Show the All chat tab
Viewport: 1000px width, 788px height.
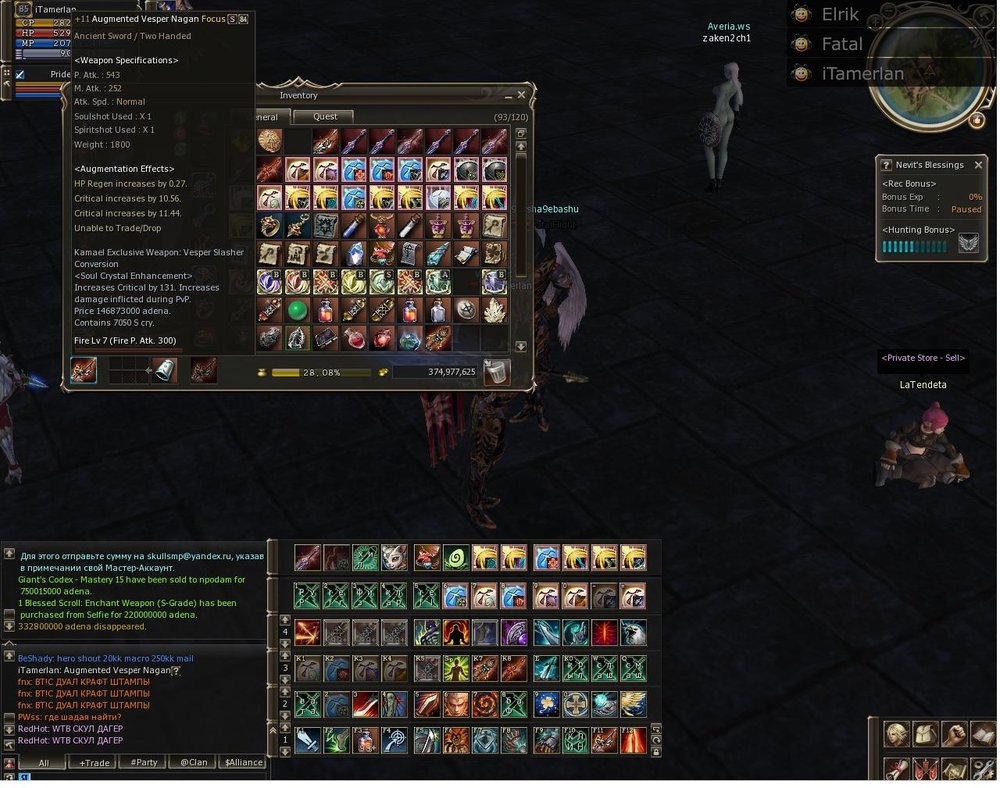coord(44,763)
